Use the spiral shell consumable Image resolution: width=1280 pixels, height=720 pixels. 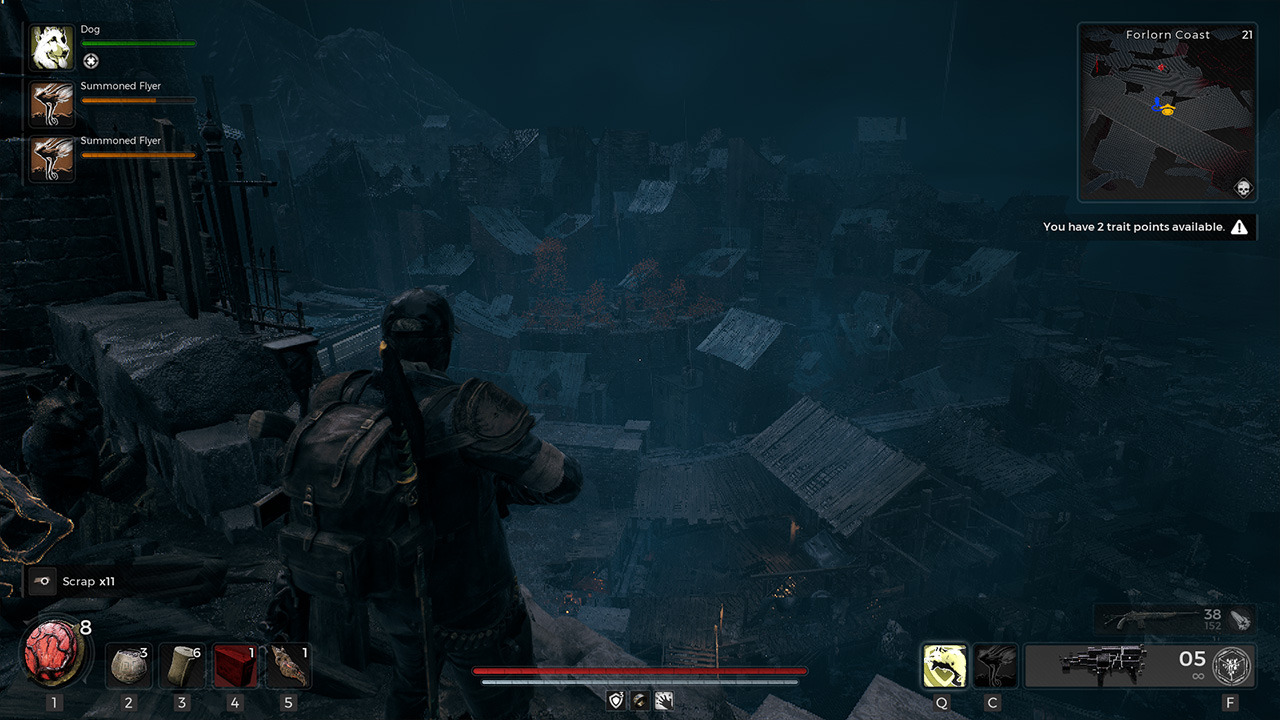[290, 666]
